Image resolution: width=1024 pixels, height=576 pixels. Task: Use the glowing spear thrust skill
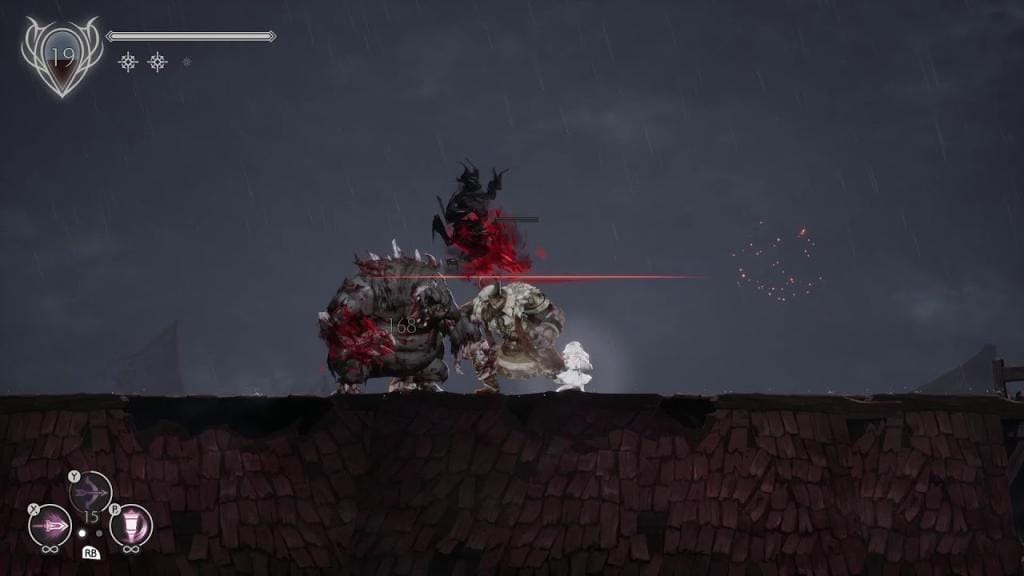click(50, 525)
